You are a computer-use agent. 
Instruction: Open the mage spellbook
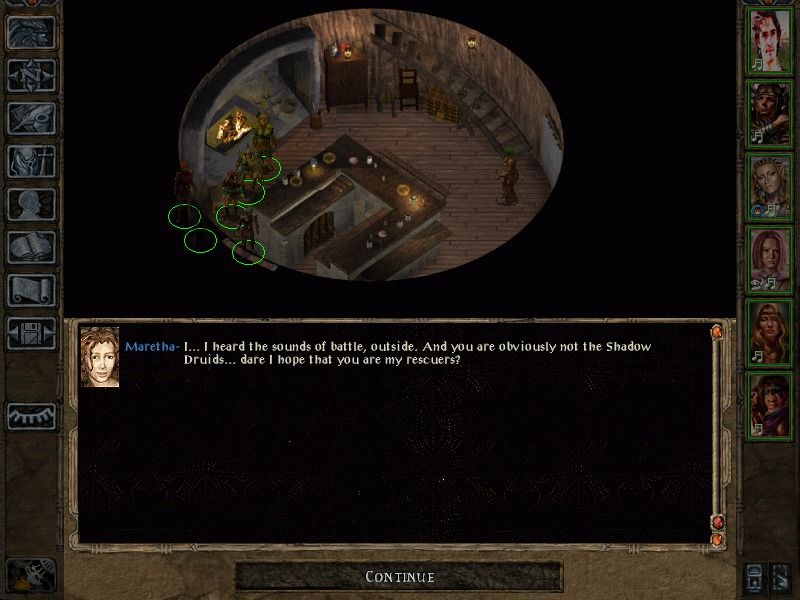pyautogui.click(x=31, y=247)
